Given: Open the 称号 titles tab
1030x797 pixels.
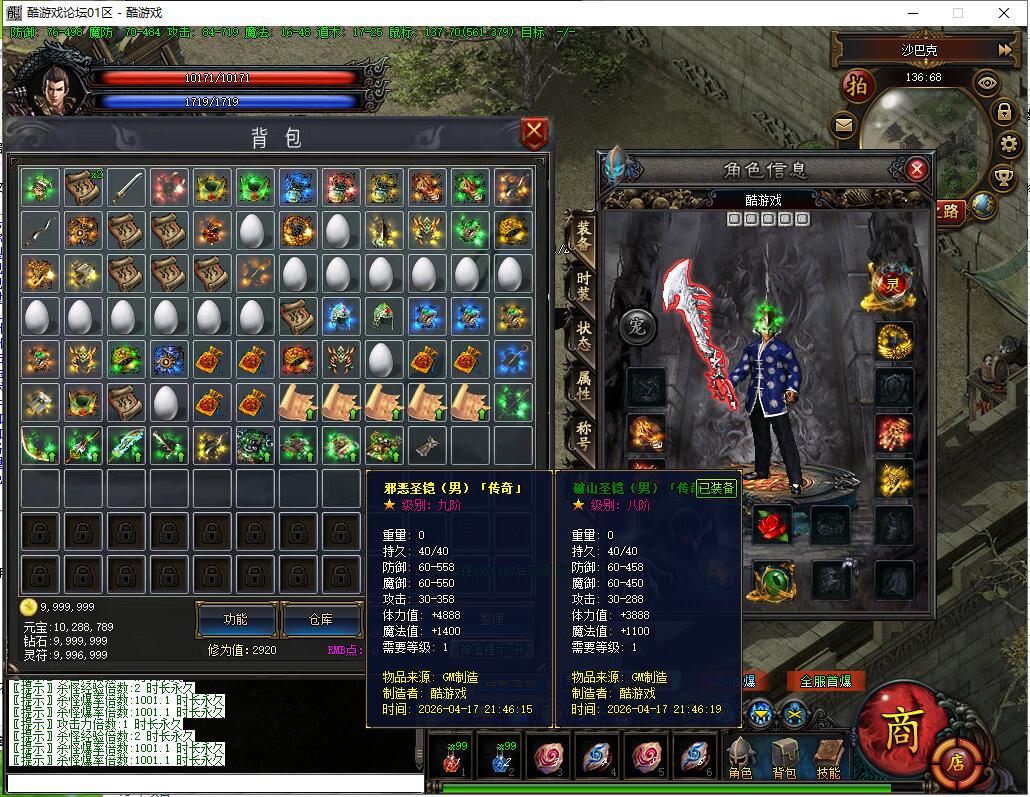Looking at the screenshot, I should pyautogui.click(x=583, y=433).
